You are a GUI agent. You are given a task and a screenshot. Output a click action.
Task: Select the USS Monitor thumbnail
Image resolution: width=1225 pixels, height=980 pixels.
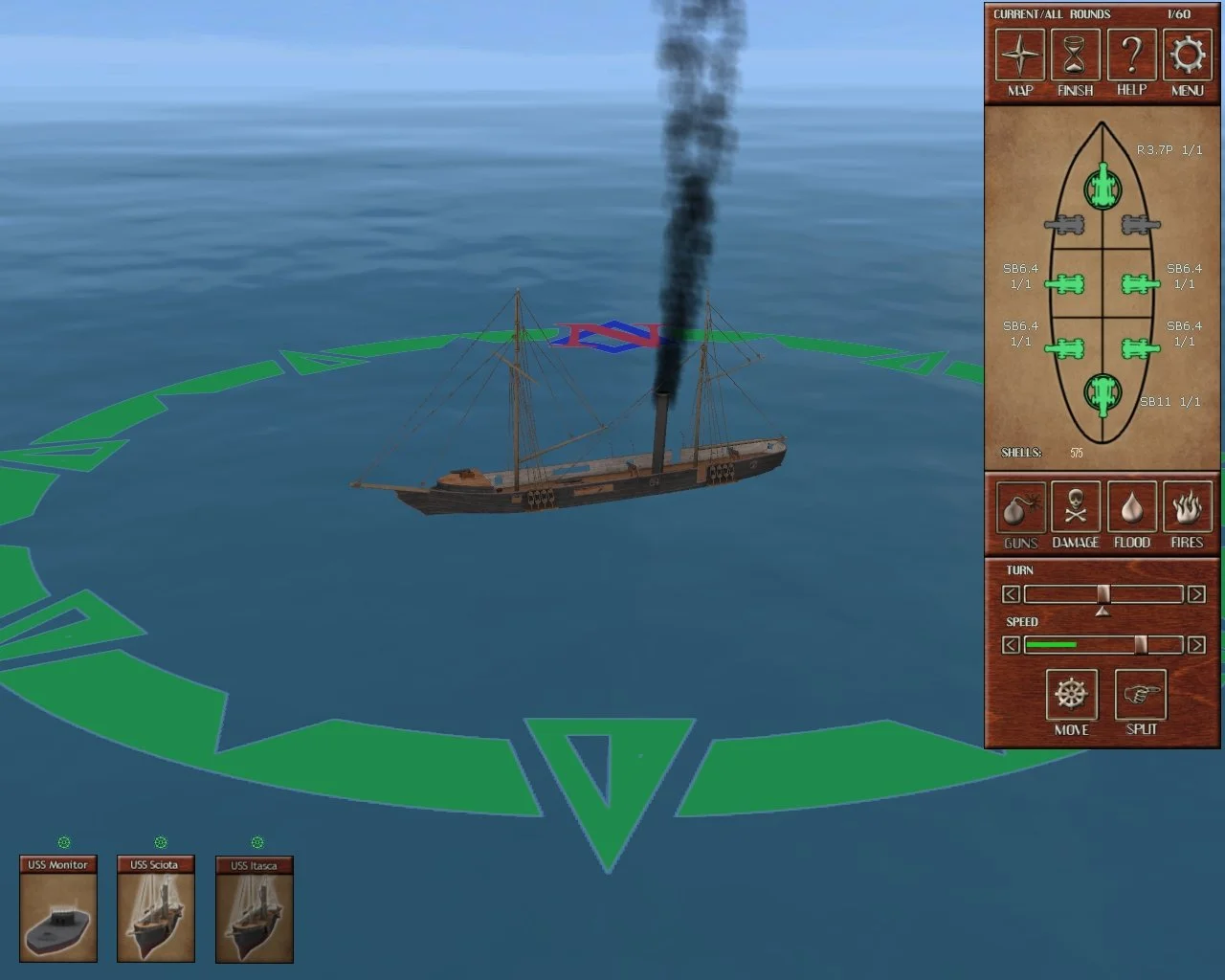click(59, 910)
